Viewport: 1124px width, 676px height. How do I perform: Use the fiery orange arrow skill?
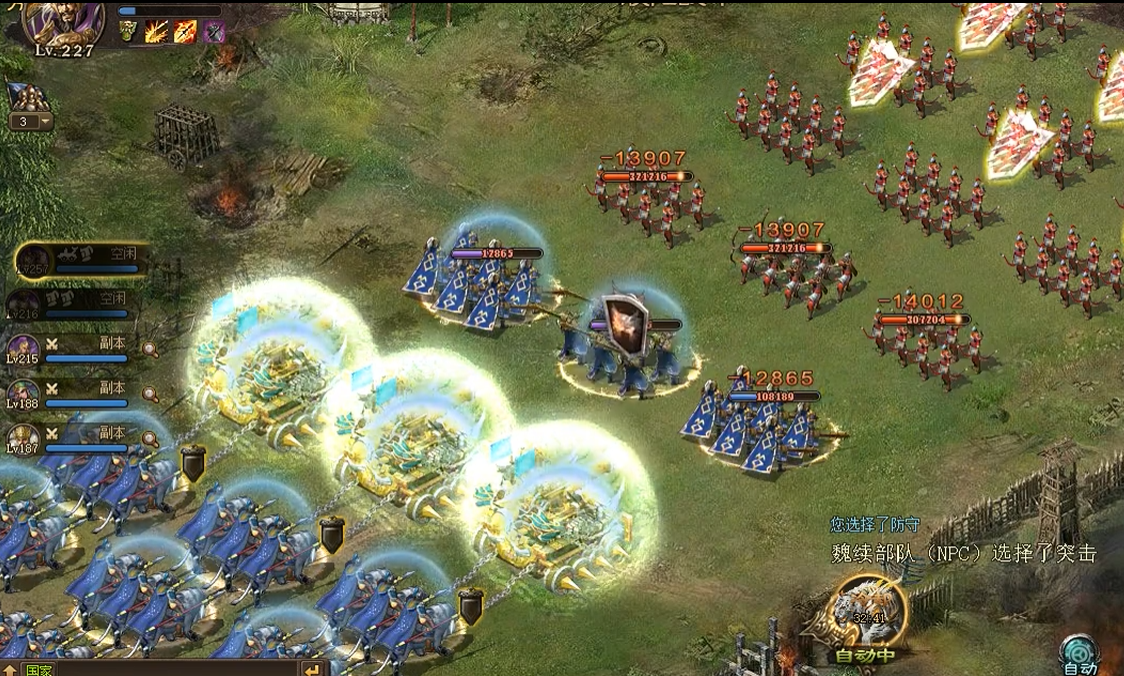pos(185,32)
